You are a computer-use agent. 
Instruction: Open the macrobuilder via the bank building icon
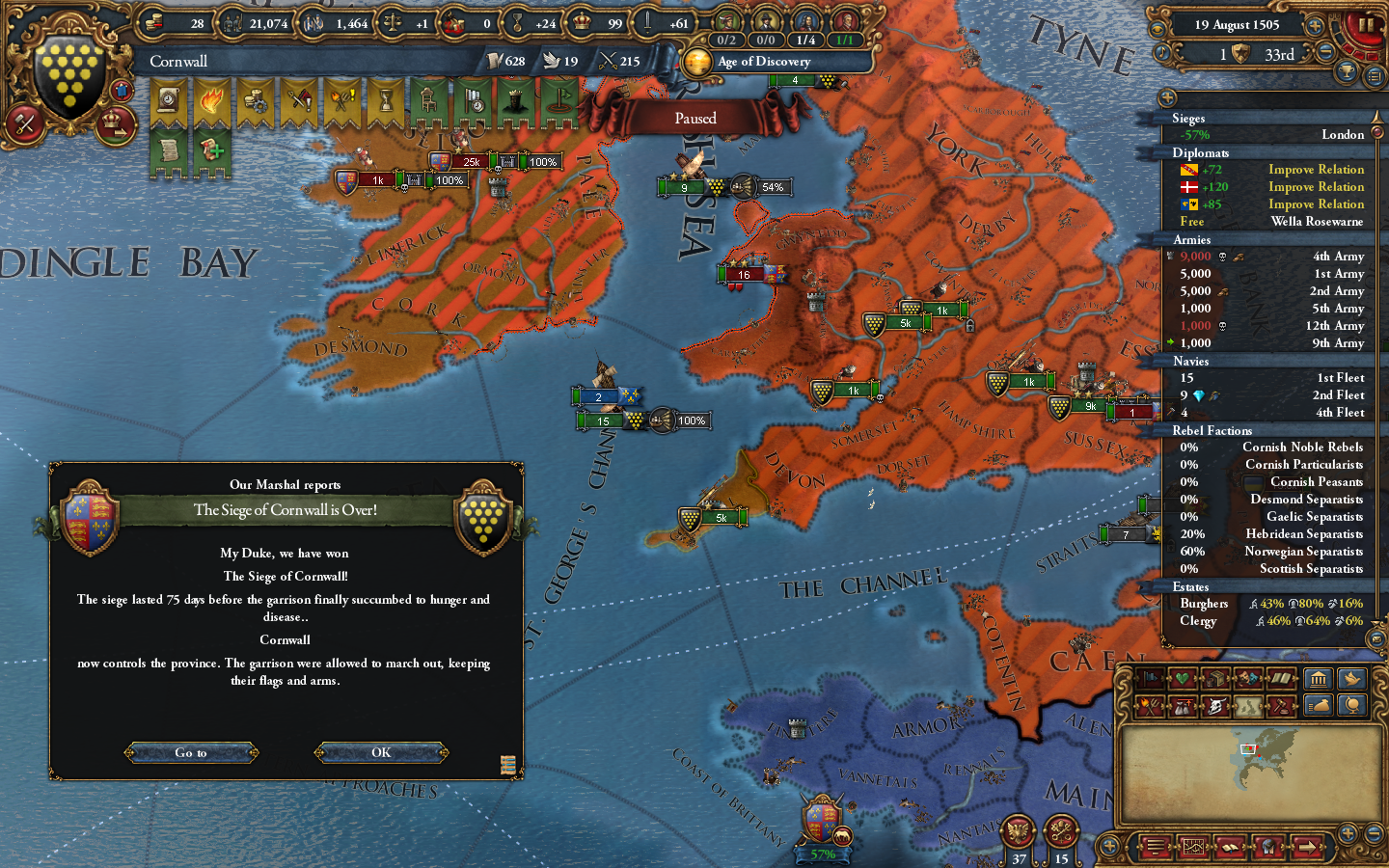[x=1318, y=680]
